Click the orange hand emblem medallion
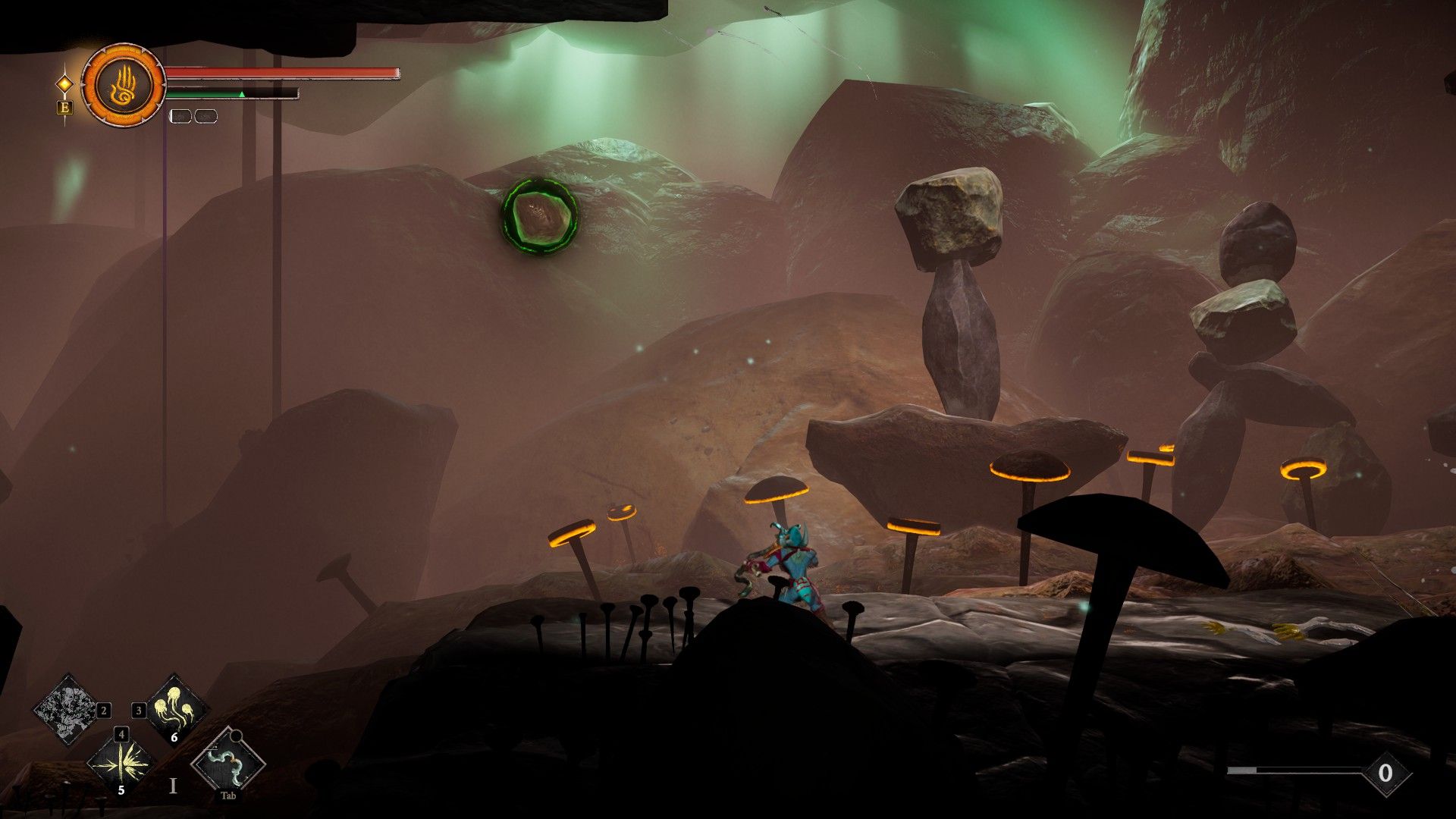 coord(124,85)
